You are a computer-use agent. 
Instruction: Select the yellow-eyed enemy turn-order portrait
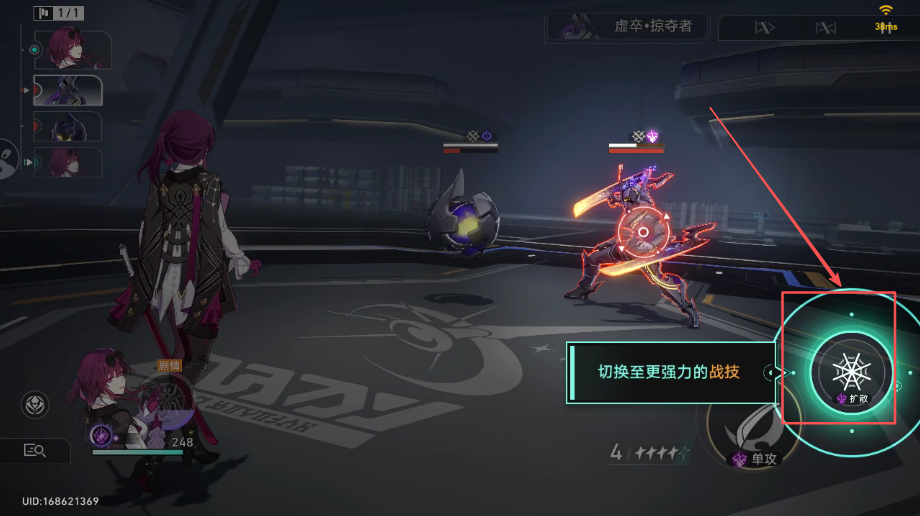coord(68,126)
